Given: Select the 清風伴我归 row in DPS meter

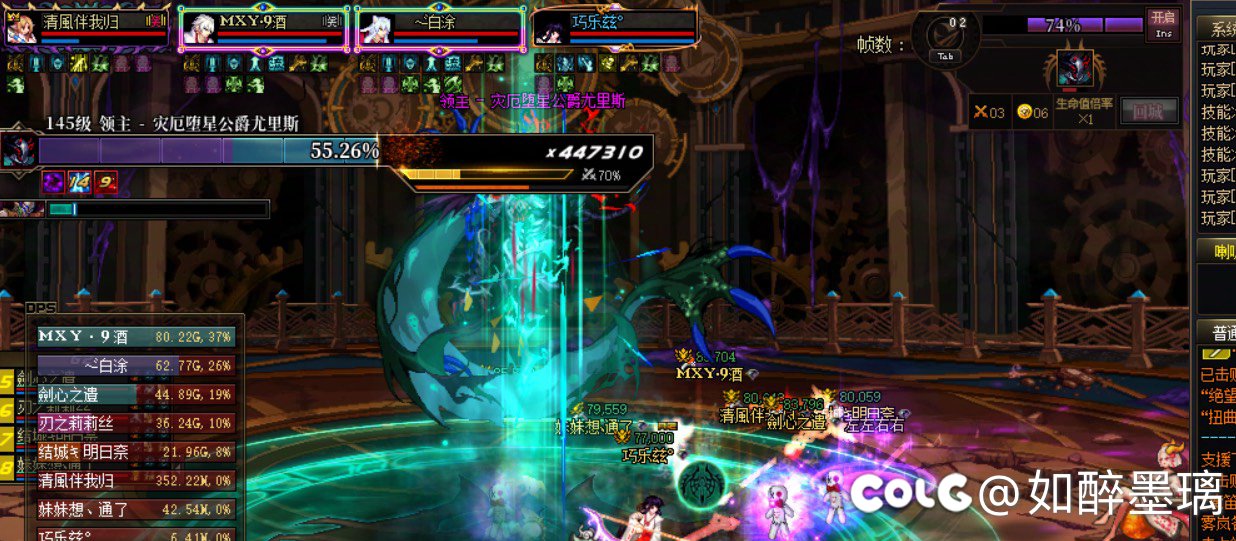Looking at the screenshot, I should click(x=135, y=481).
